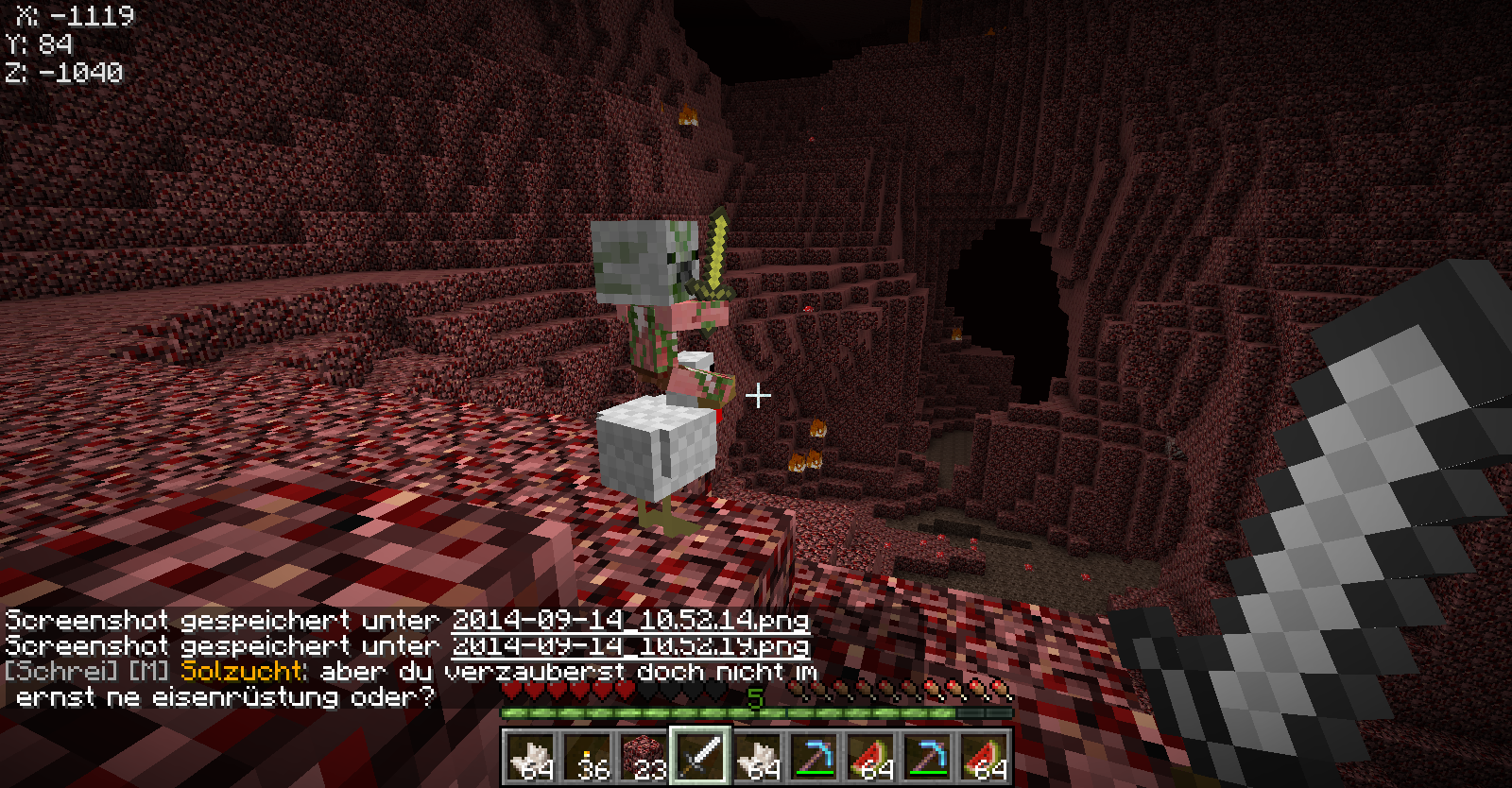Select the netherrack block slot
The width and height of the screenshot is (1512, 788).
pos(644,757)
